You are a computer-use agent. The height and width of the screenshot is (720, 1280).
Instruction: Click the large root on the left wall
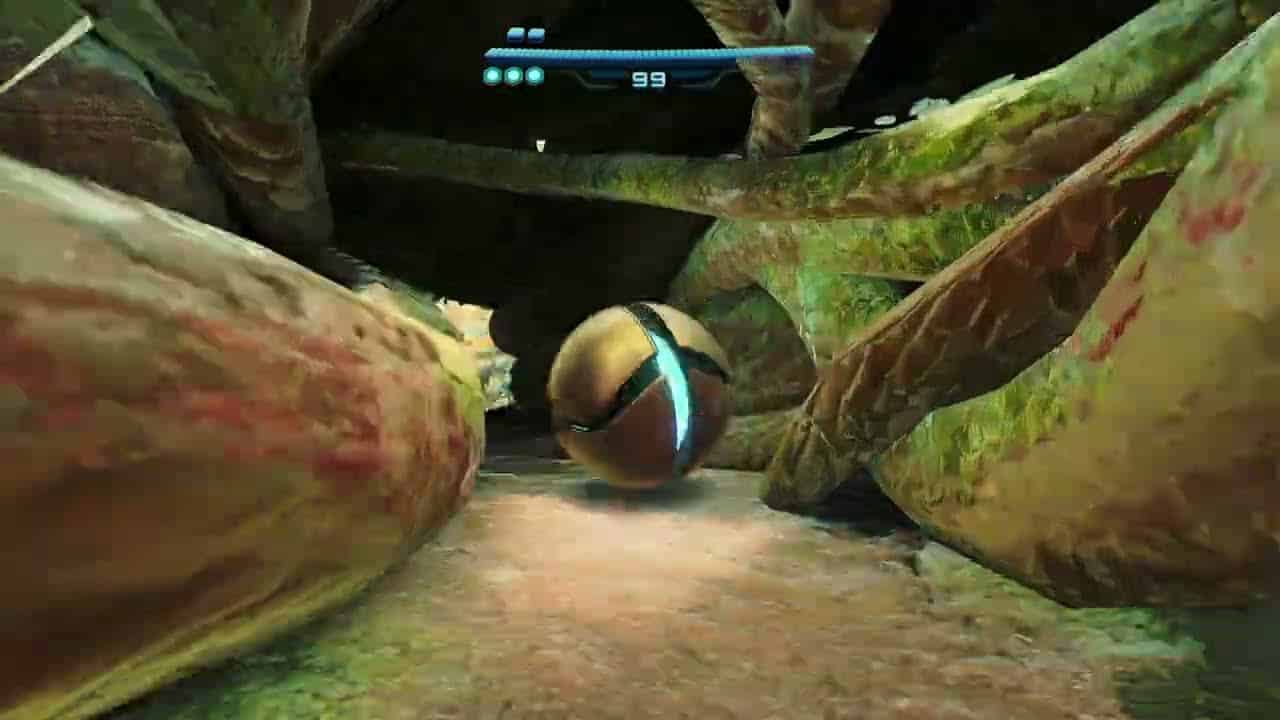(x=200, y=400)
